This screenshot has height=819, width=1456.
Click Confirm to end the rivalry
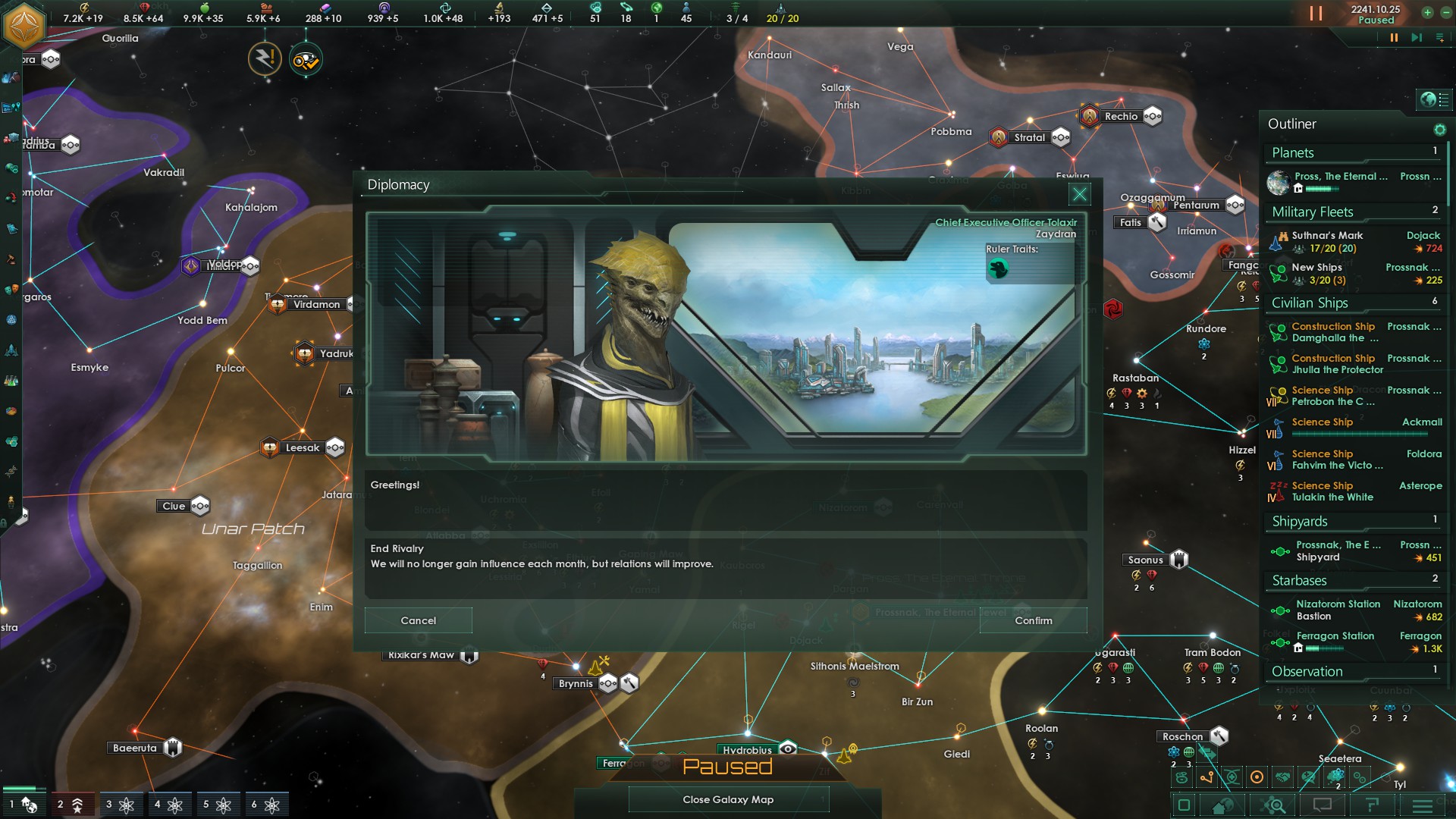click(x=1033, y=620)
